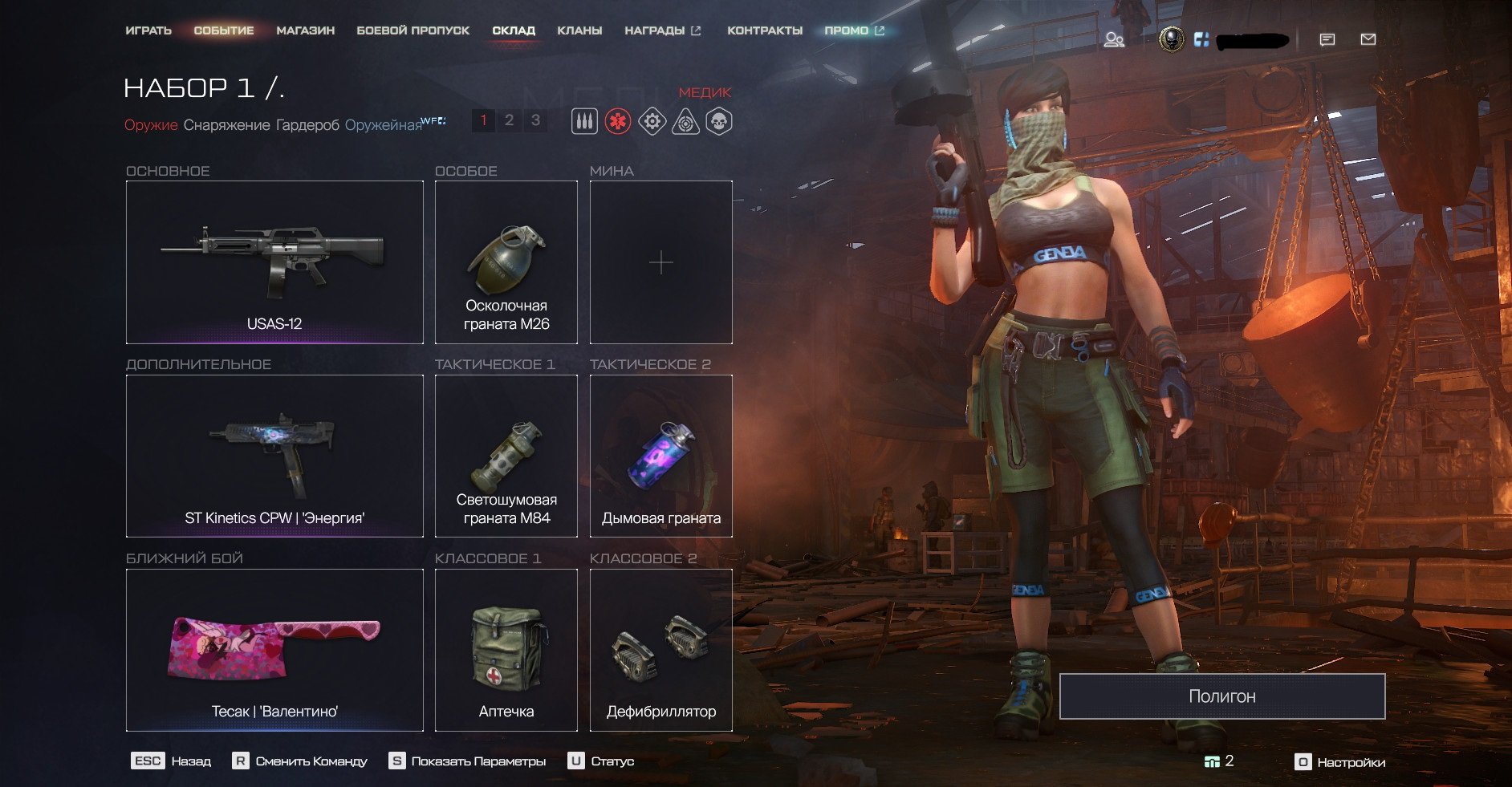Open the Кланы menu
1512x787 pixels.
(x=579, y=30)
